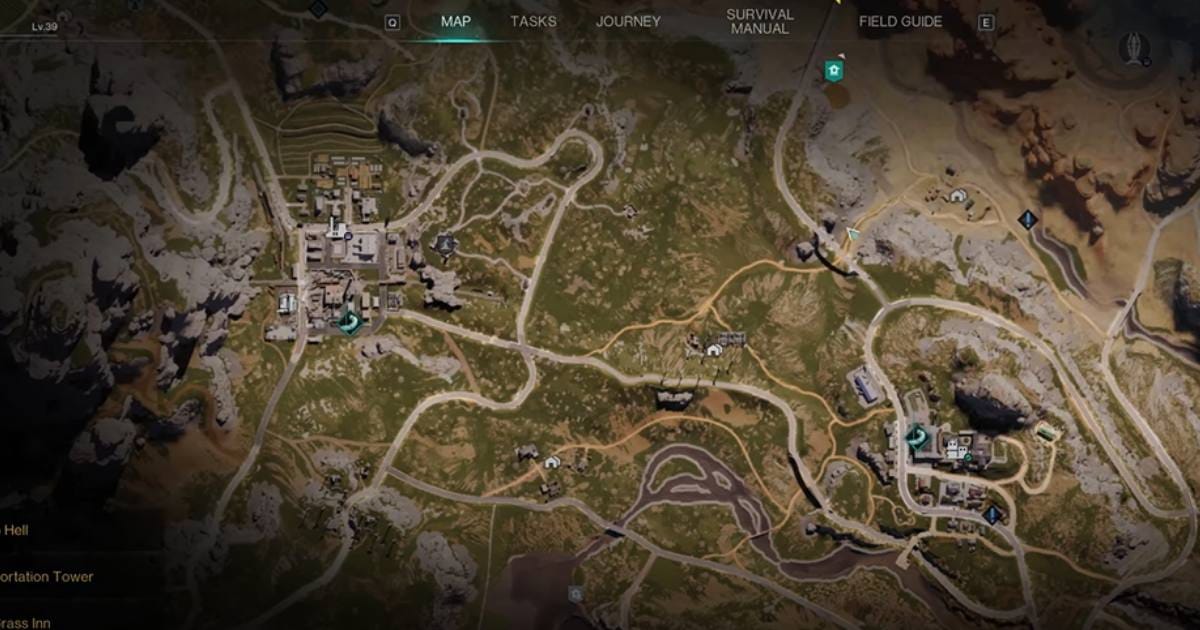This screenshot has width=1200, height=630.
Task: Open the Journey tab
Action: pyautogui.click(x=628, y=21)
